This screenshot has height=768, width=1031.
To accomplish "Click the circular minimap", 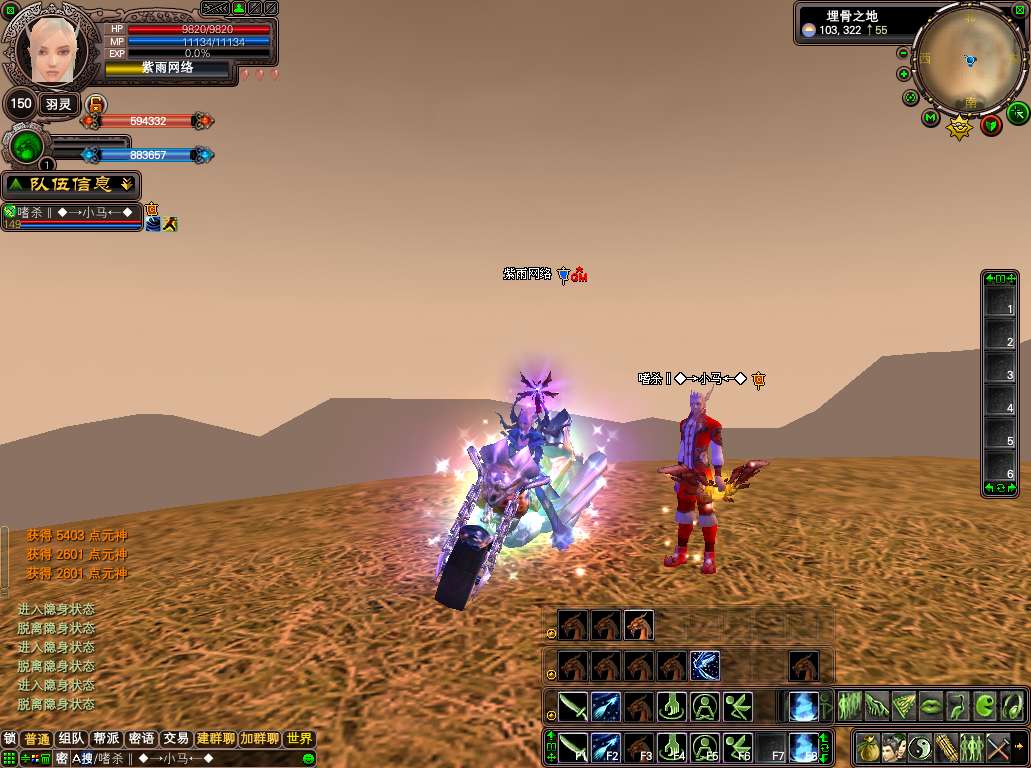I will click(x=968, y=58).
